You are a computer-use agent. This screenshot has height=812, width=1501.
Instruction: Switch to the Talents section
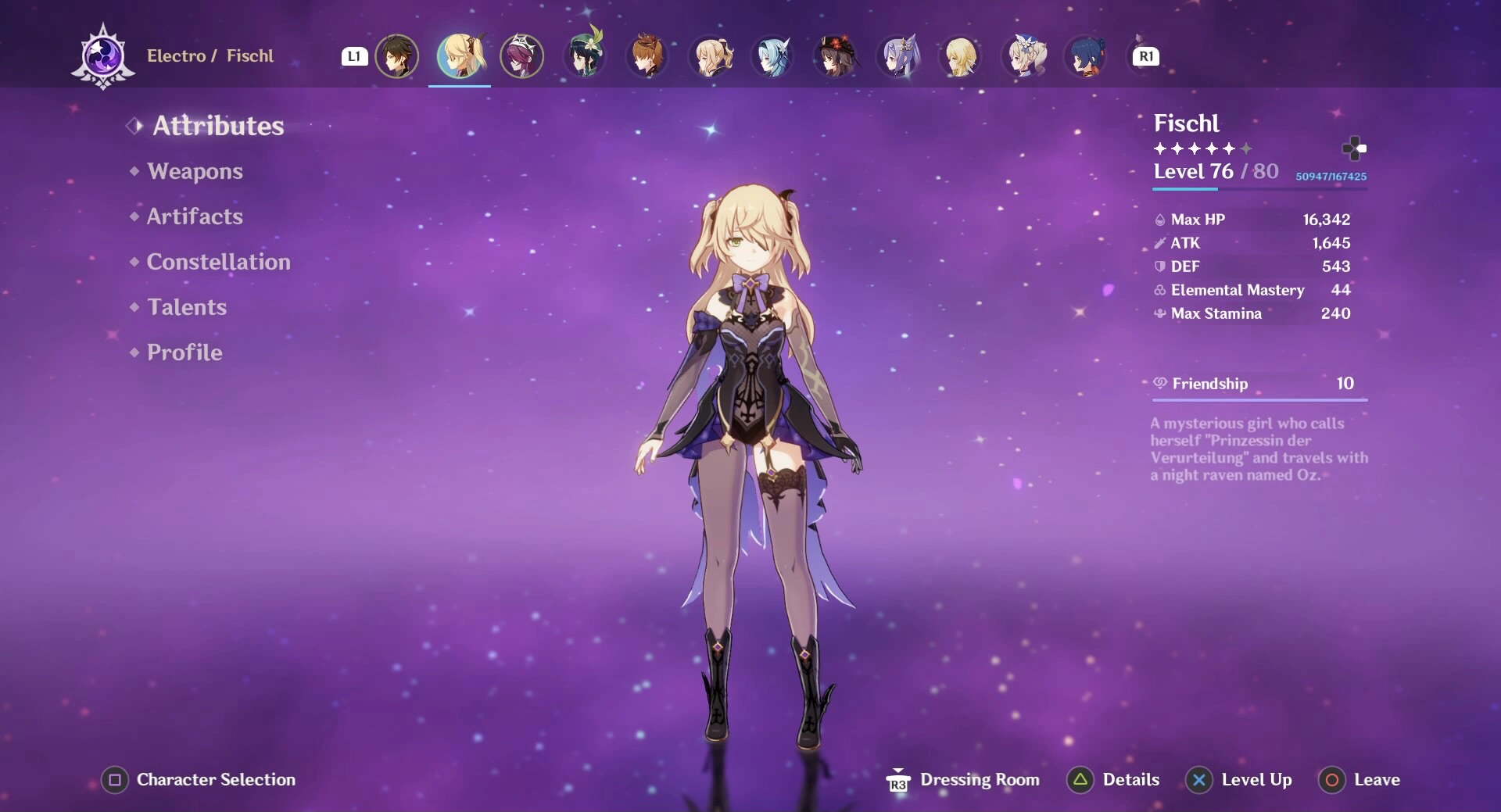[x=187, y=307]
